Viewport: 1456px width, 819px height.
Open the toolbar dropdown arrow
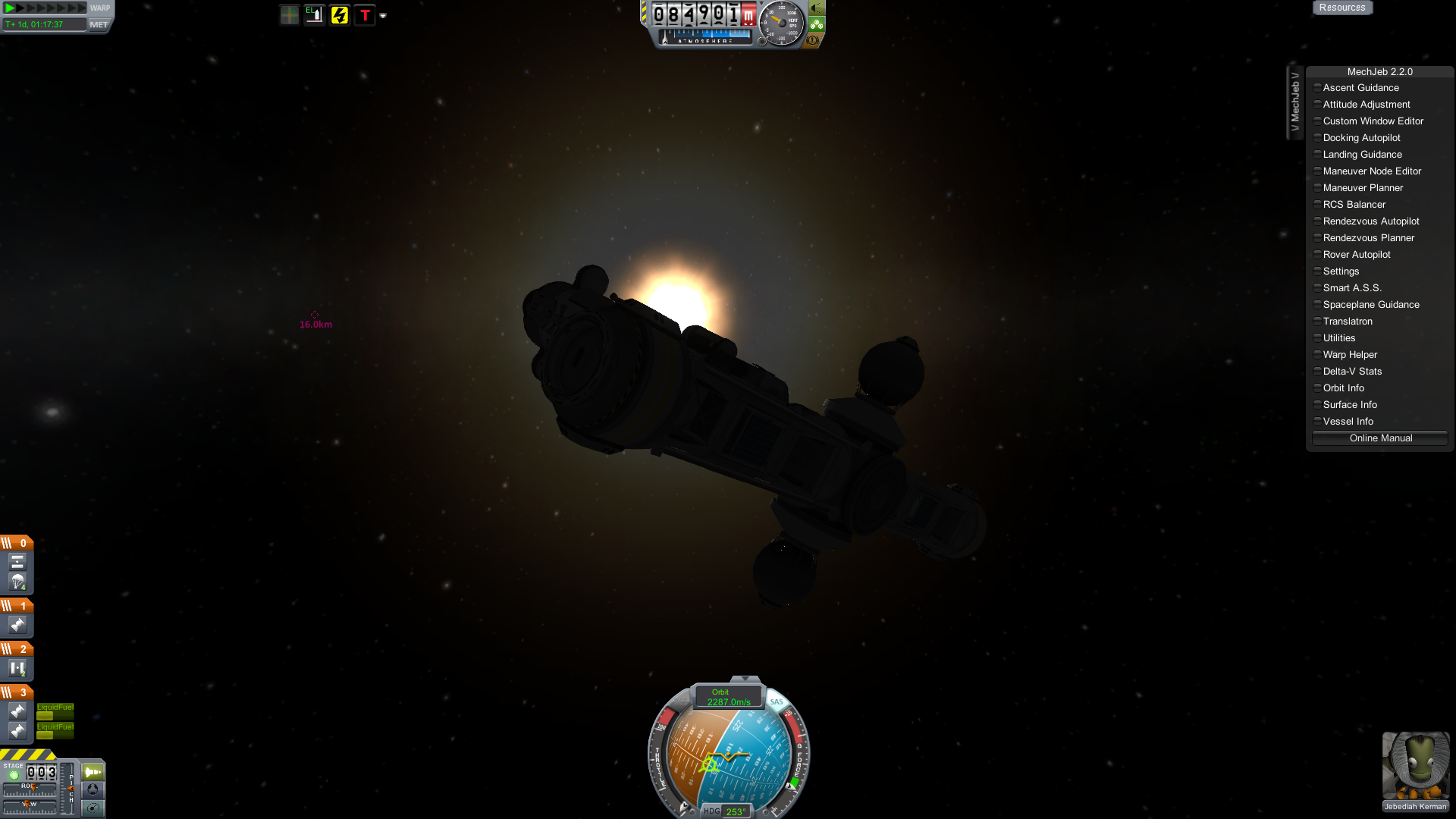(383, 16)
